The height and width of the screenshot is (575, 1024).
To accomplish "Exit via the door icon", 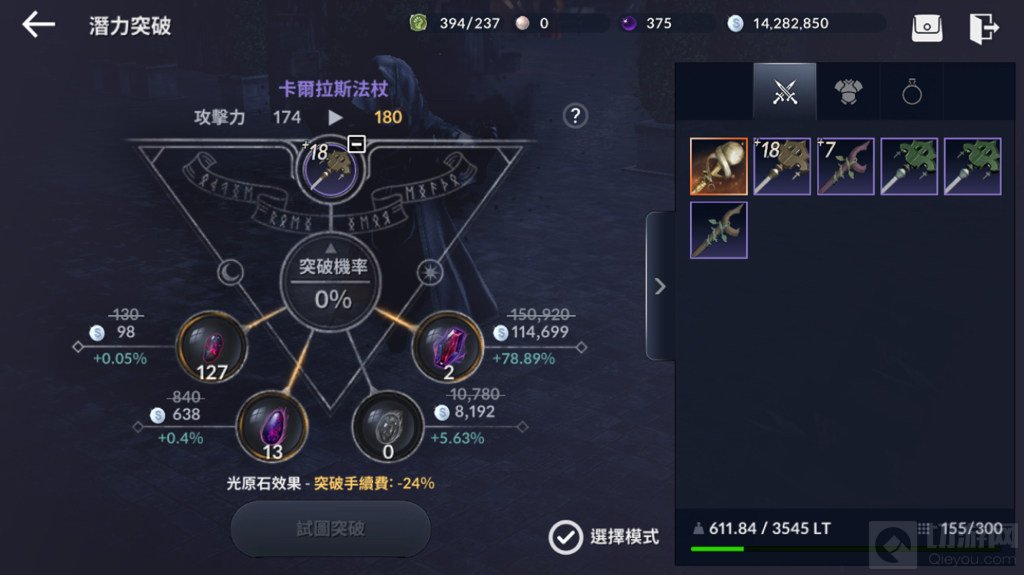I will pos(984,27).
